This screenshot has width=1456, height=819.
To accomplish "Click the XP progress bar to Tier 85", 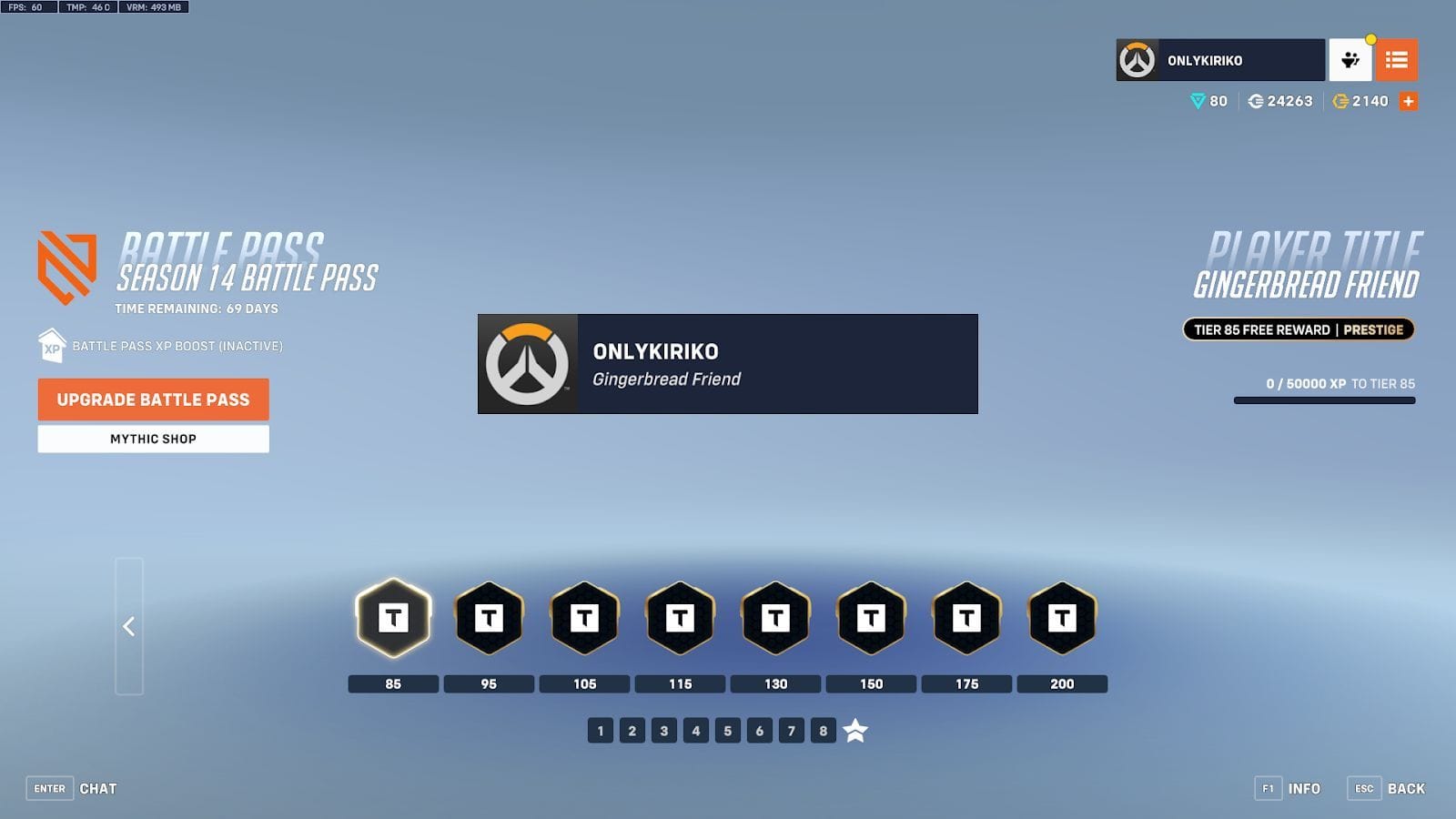I will click(x=1325, y=399).
